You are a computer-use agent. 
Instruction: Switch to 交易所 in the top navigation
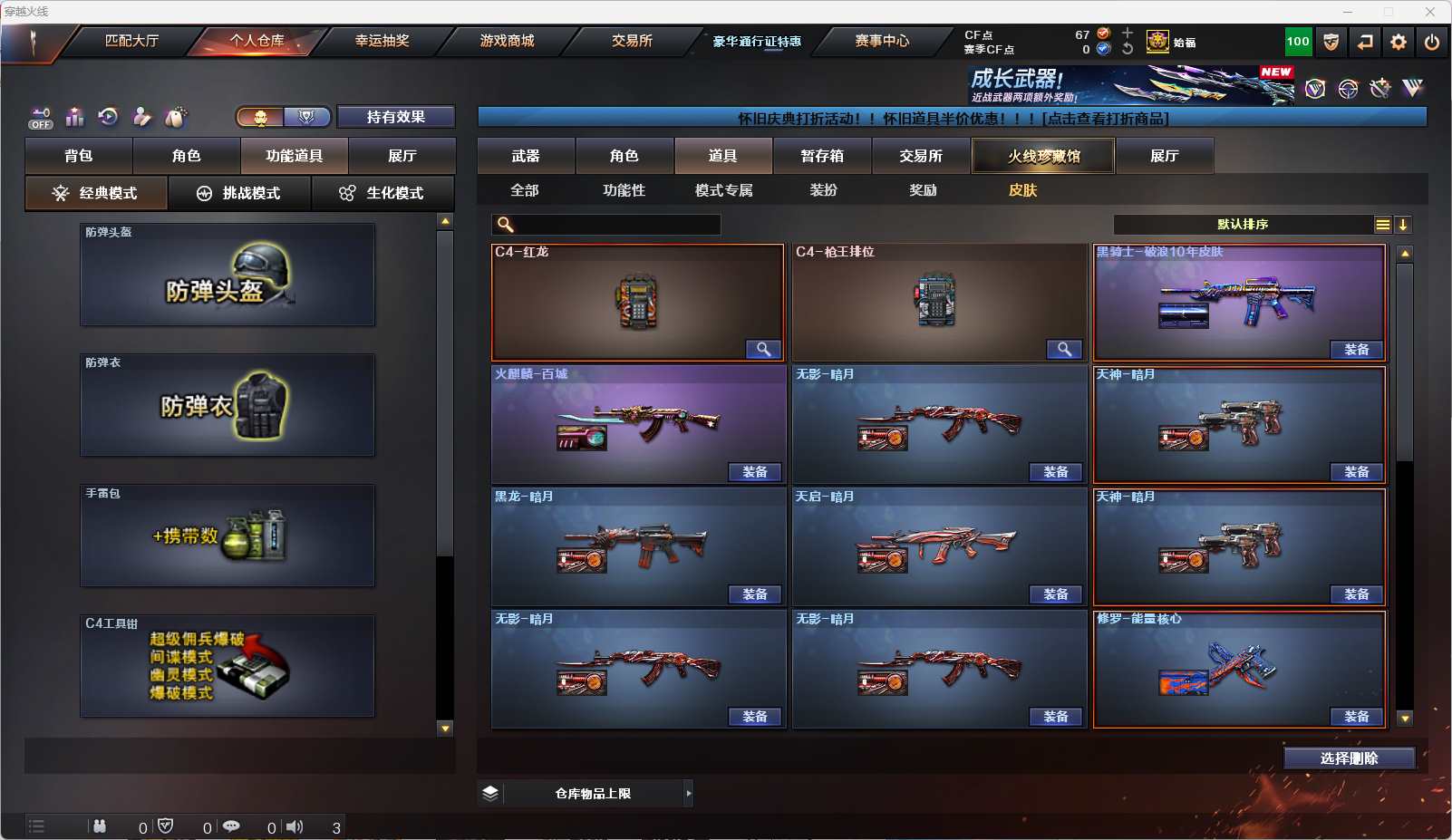[632, 41]
